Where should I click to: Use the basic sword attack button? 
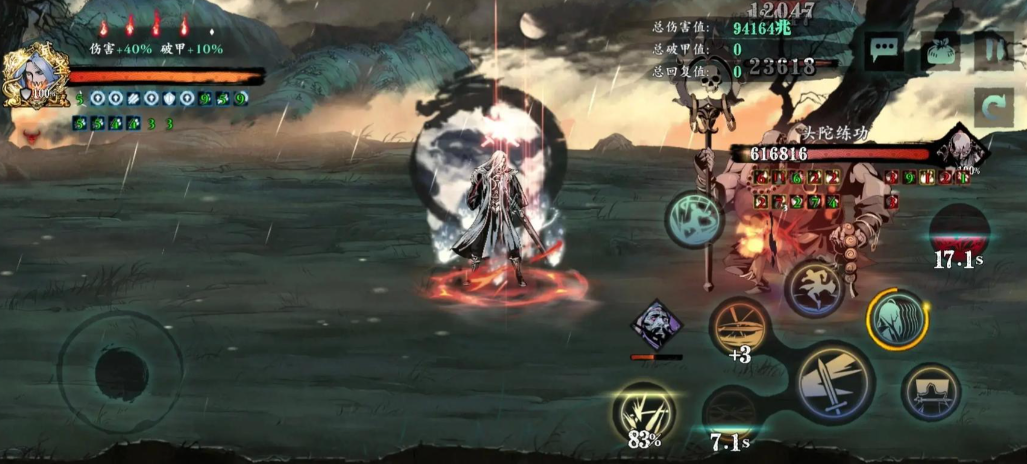[835, 382]
